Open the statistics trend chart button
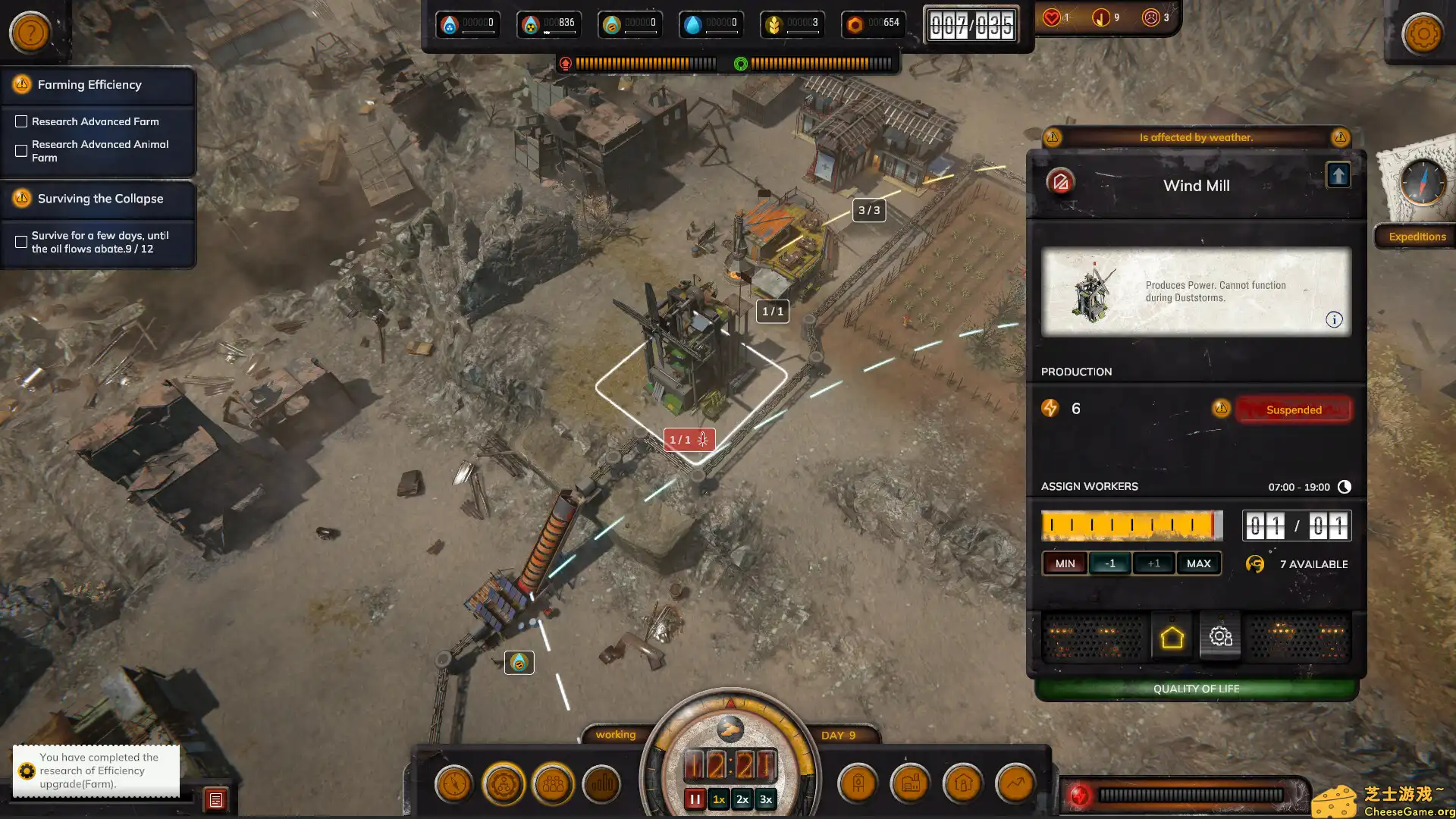 click(1015, 784)
